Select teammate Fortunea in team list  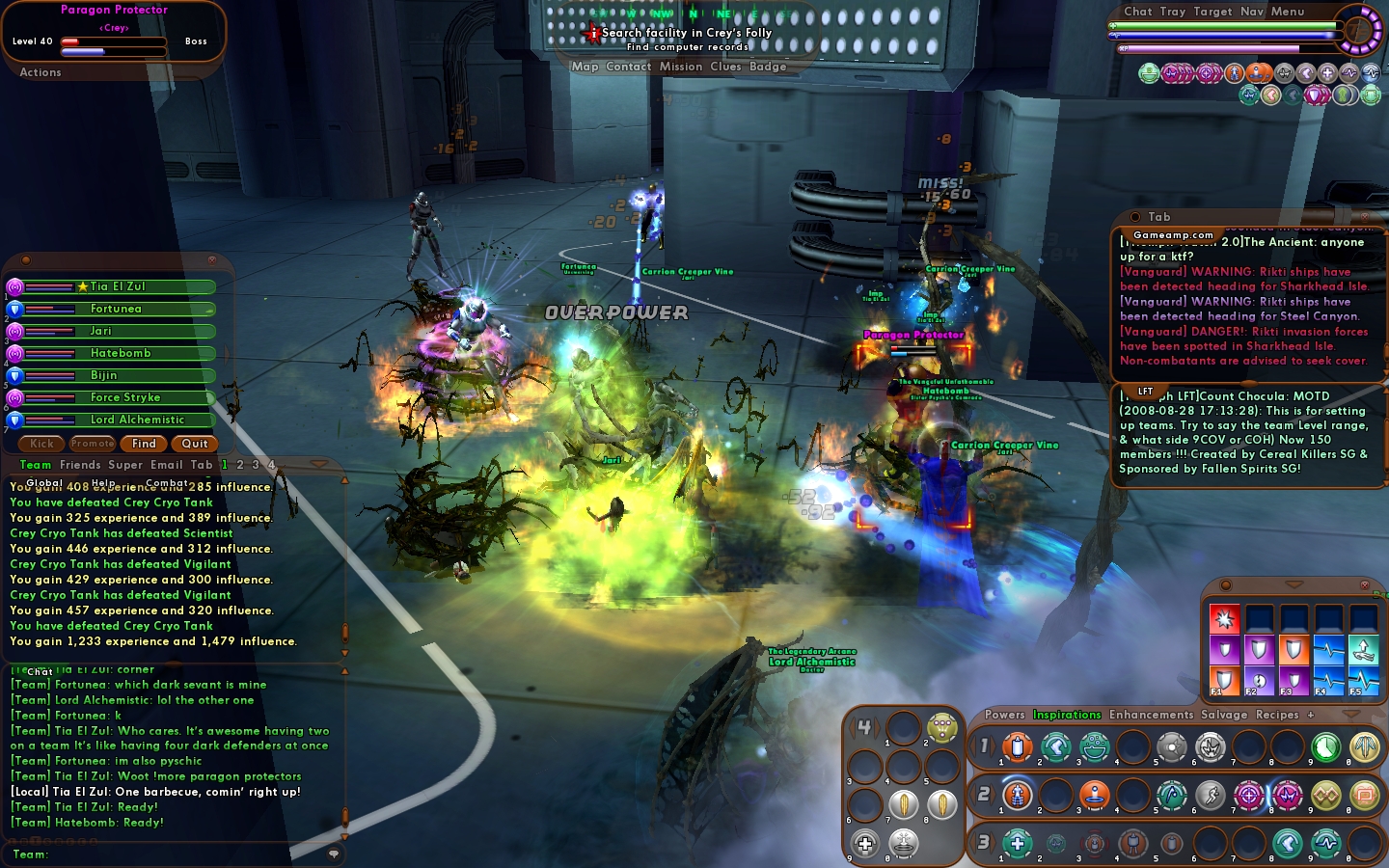pos(116,309)
